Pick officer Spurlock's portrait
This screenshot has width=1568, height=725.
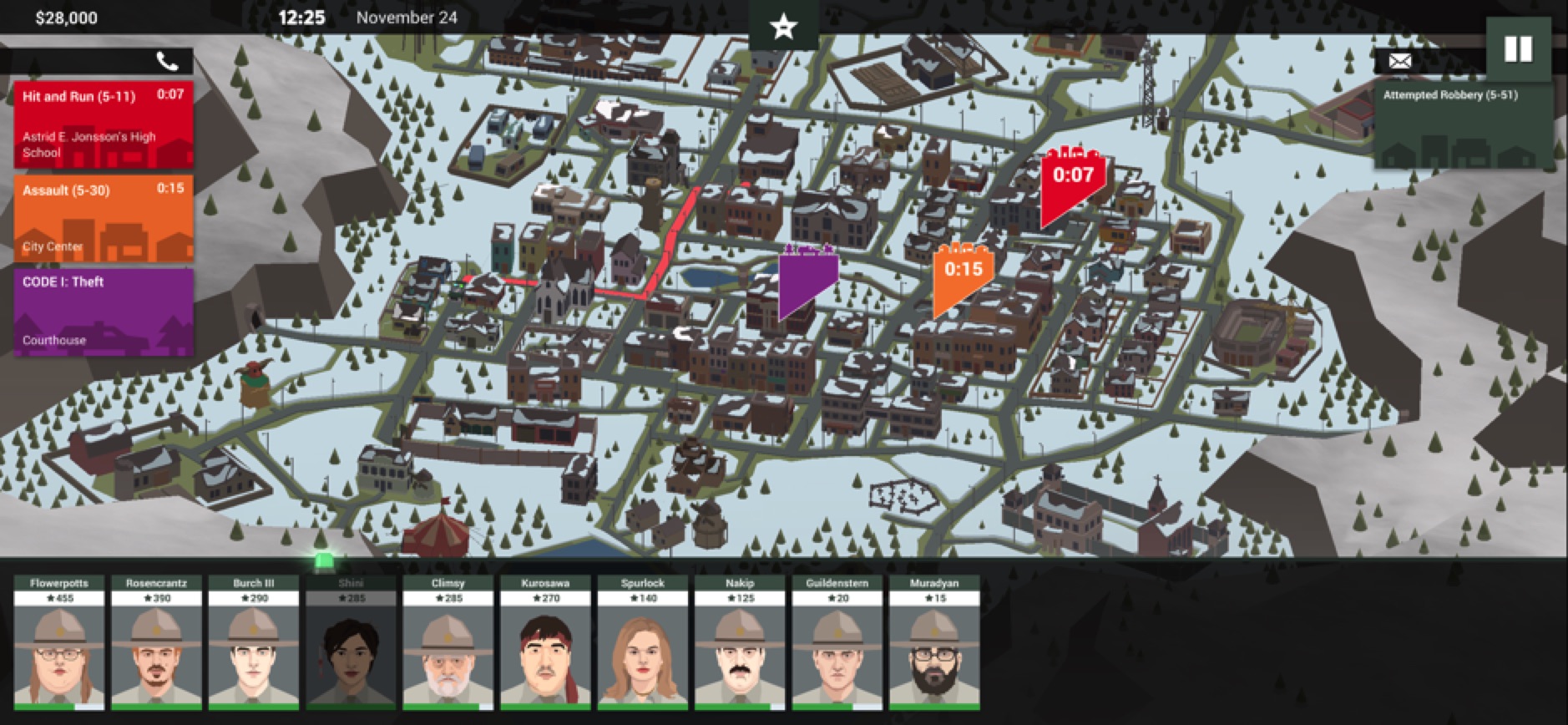pos(642,643)
